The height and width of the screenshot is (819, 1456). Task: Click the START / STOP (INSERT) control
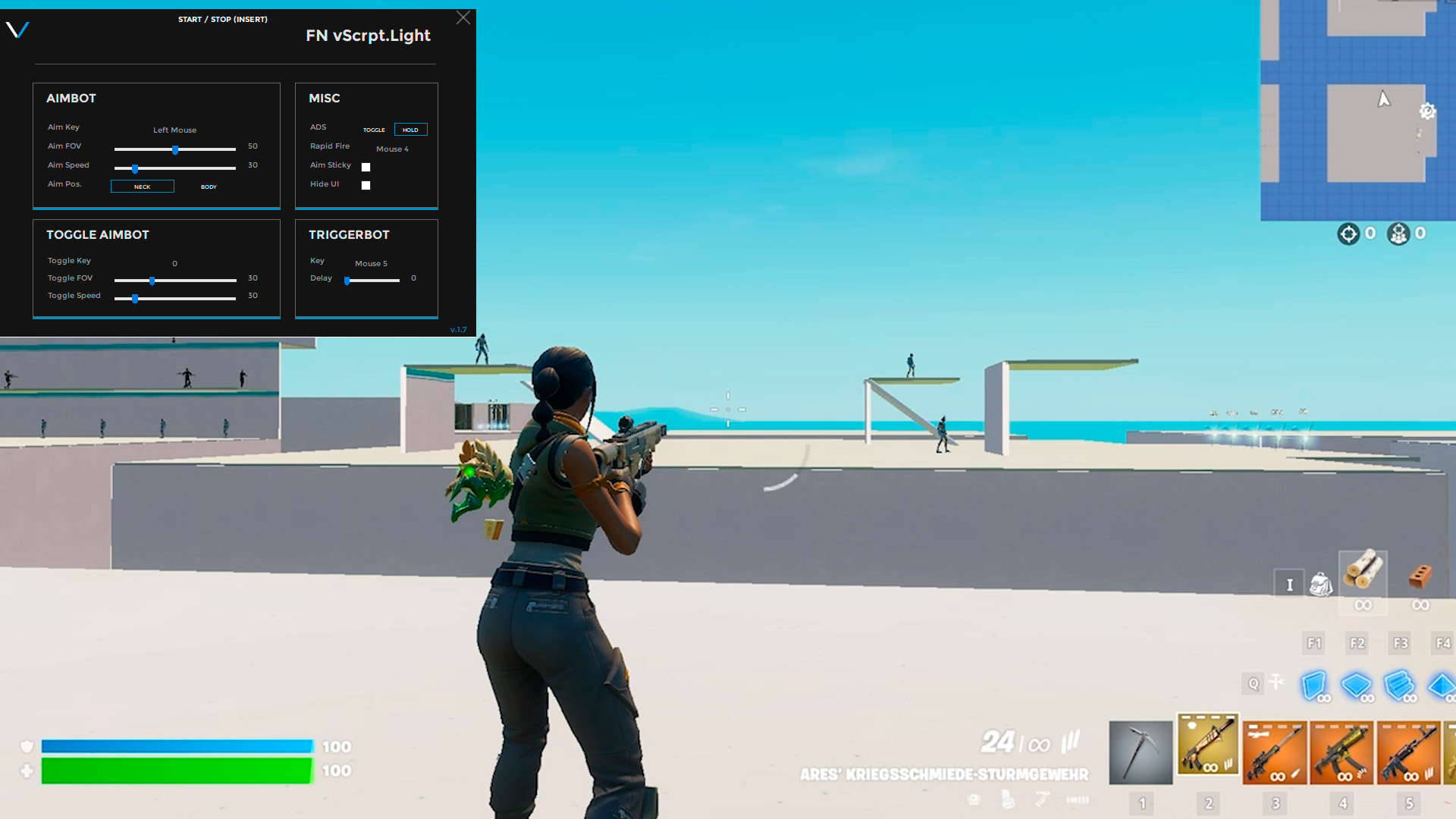point(221,19)
